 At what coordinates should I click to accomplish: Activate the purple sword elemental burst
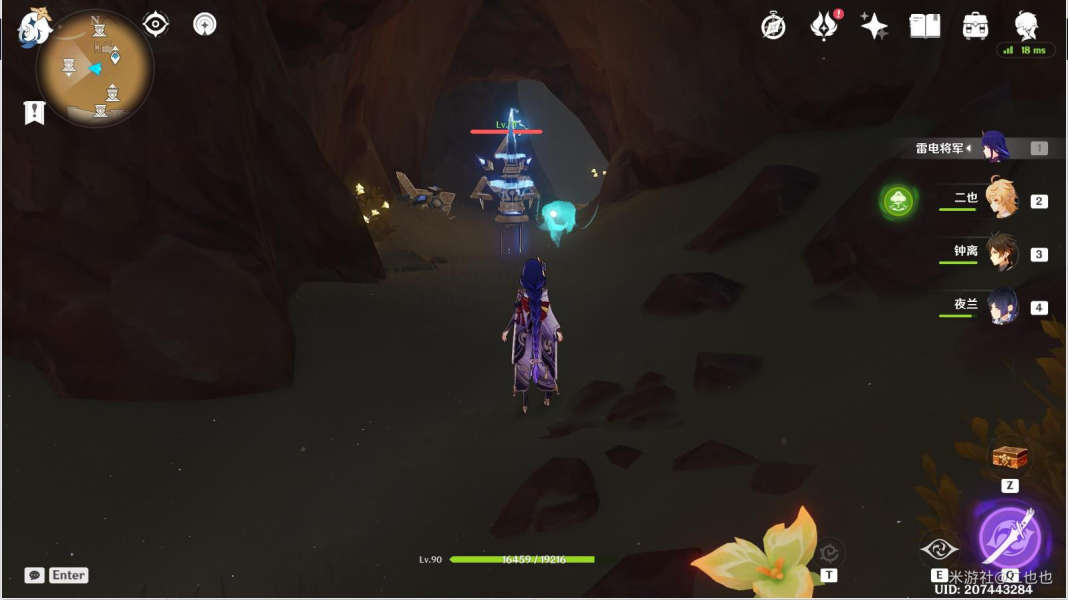pos(1008,537)
